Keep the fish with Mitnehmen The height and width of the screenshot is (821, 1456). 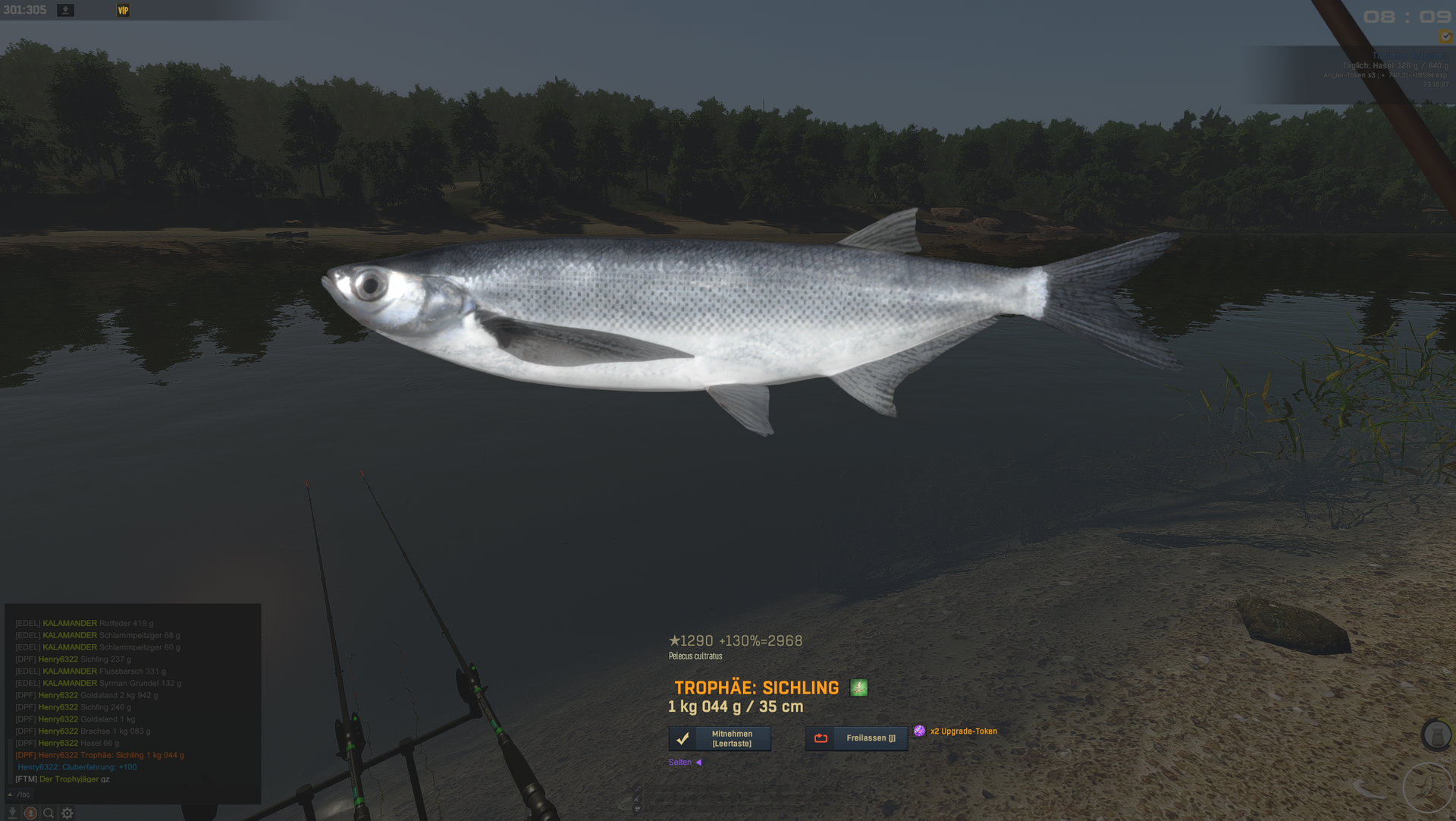(x=719, y=738)
